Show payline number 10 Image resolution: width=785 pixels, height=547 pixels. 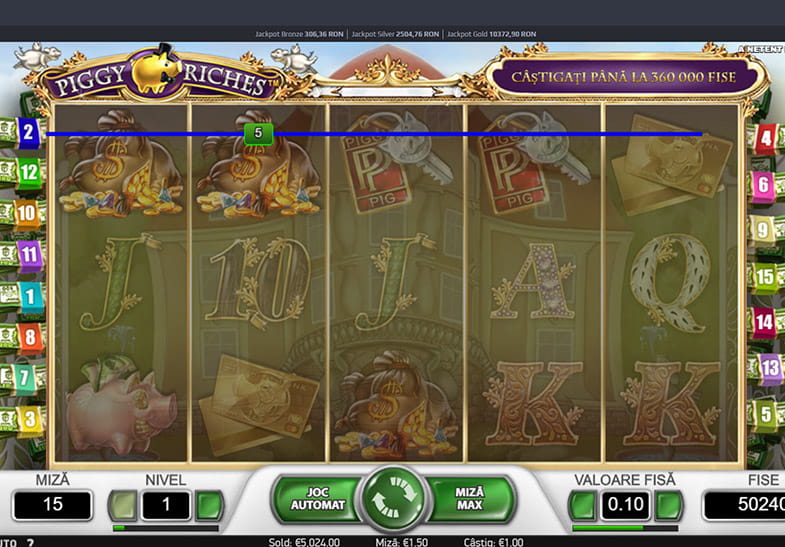[27, 212]
